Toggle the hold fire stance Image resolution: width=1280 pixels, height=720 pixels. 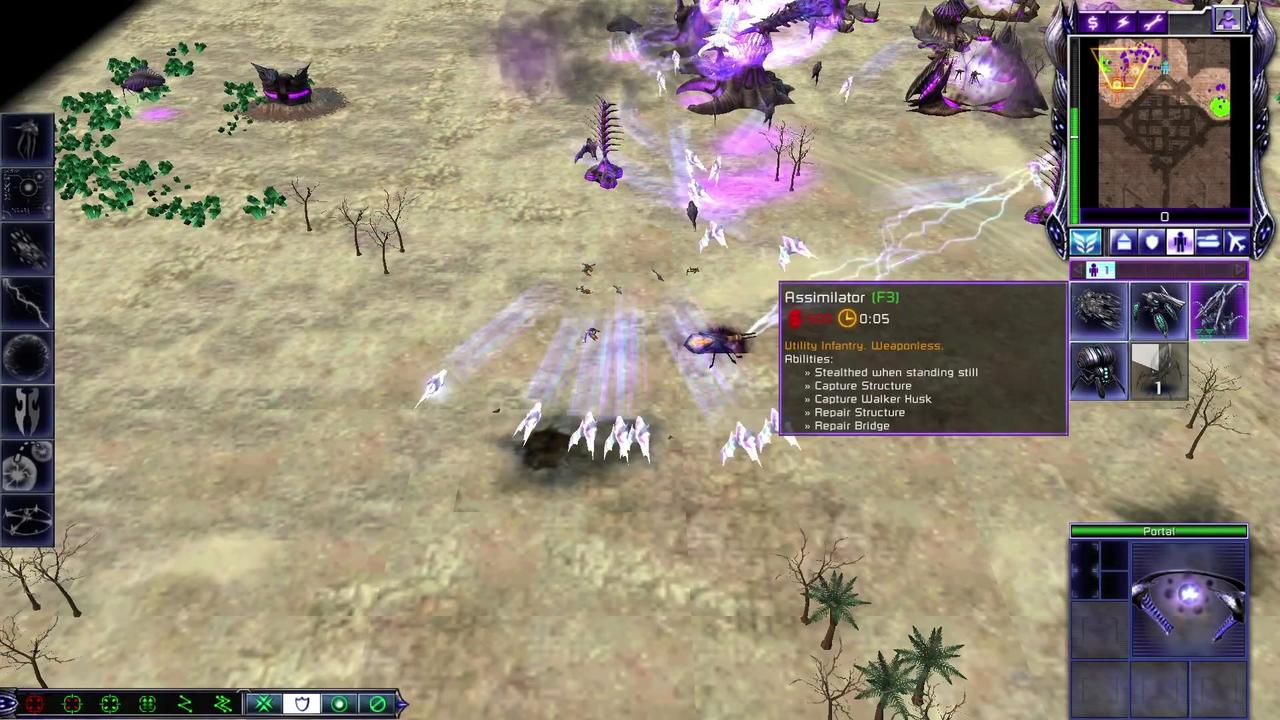(378, 703)
